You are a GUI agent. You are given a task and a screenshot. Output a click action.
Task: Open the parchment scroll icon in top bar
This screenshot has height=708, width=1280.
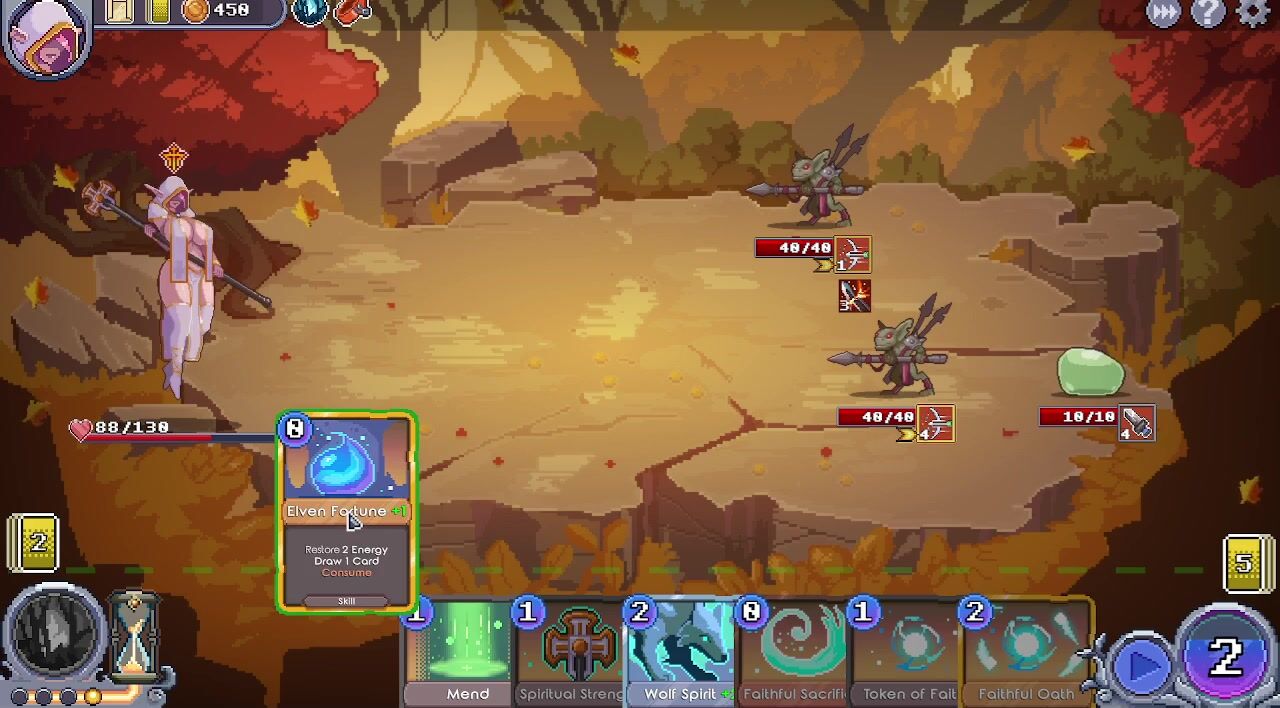point(119,11)
